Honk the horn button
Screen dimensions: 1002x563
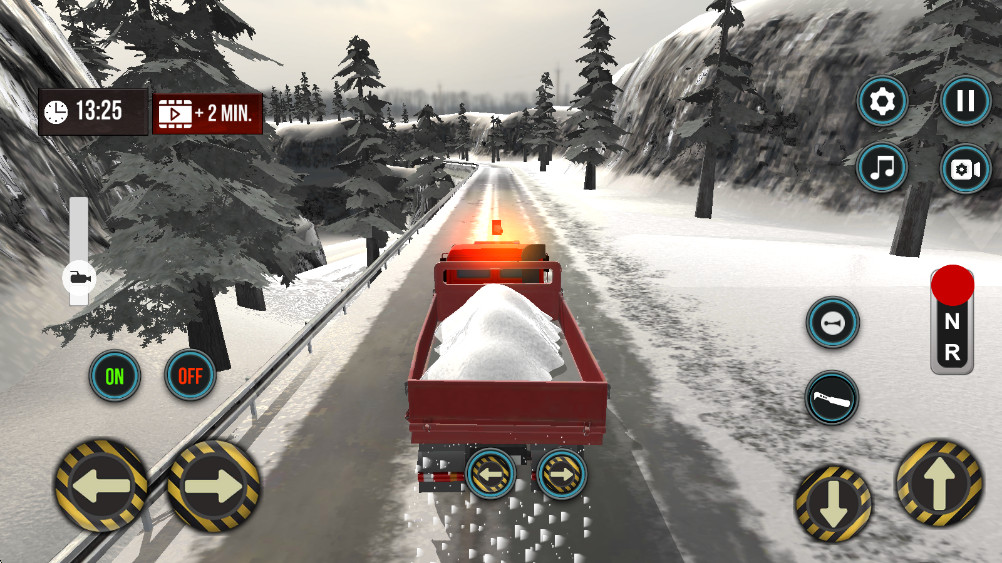pos(832,323)
